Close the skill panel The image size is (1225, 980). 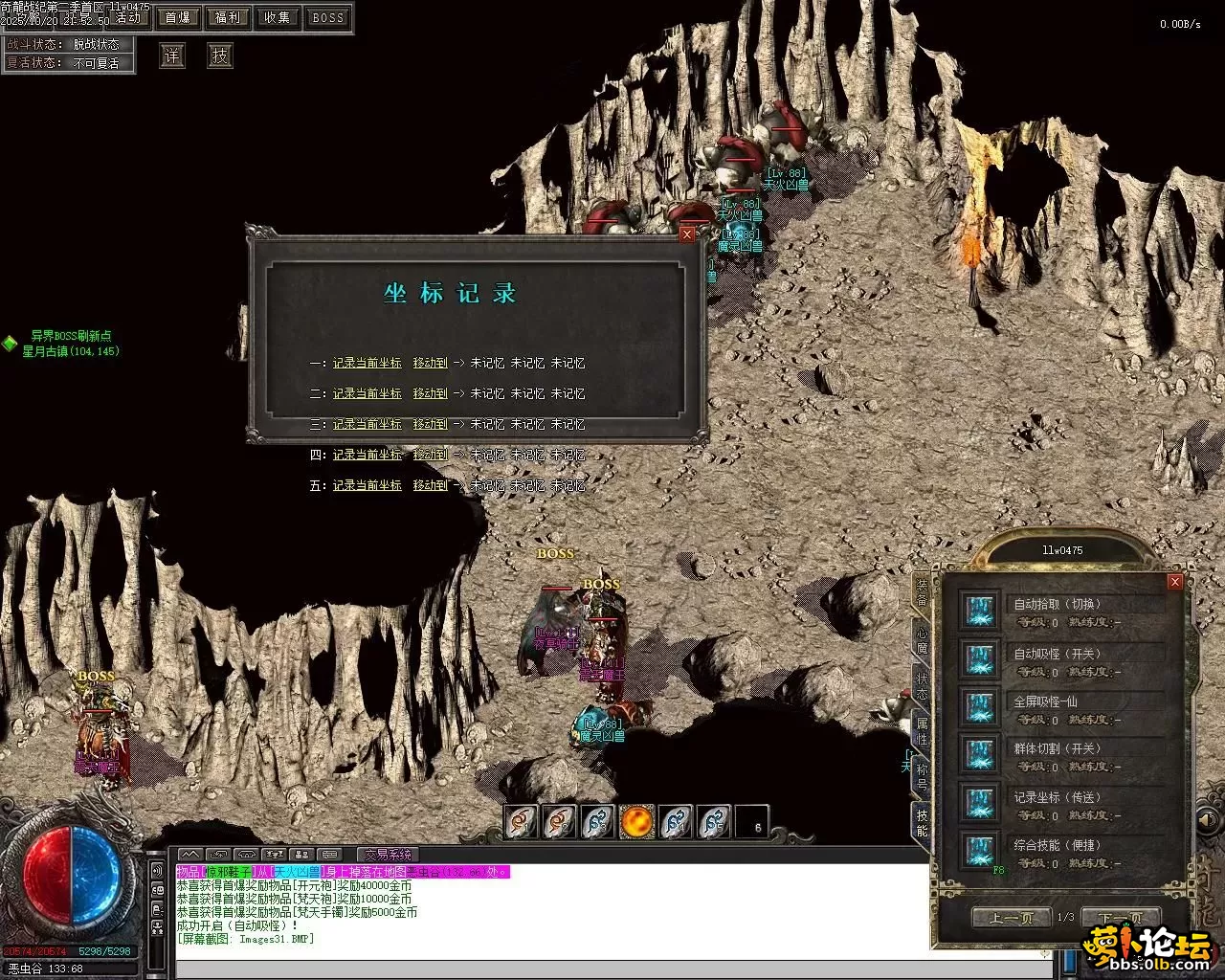(x=1175, y=582)
